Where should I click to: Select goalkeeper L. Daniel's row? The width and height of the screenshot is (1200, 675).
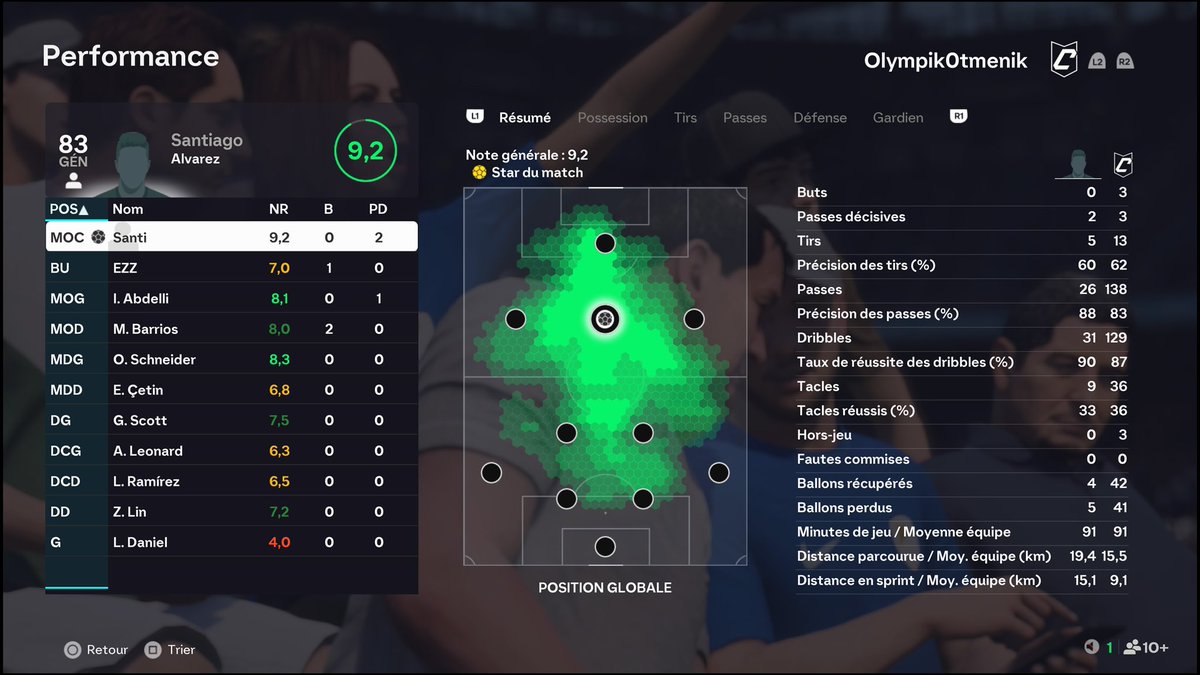(x=231, y=542)
